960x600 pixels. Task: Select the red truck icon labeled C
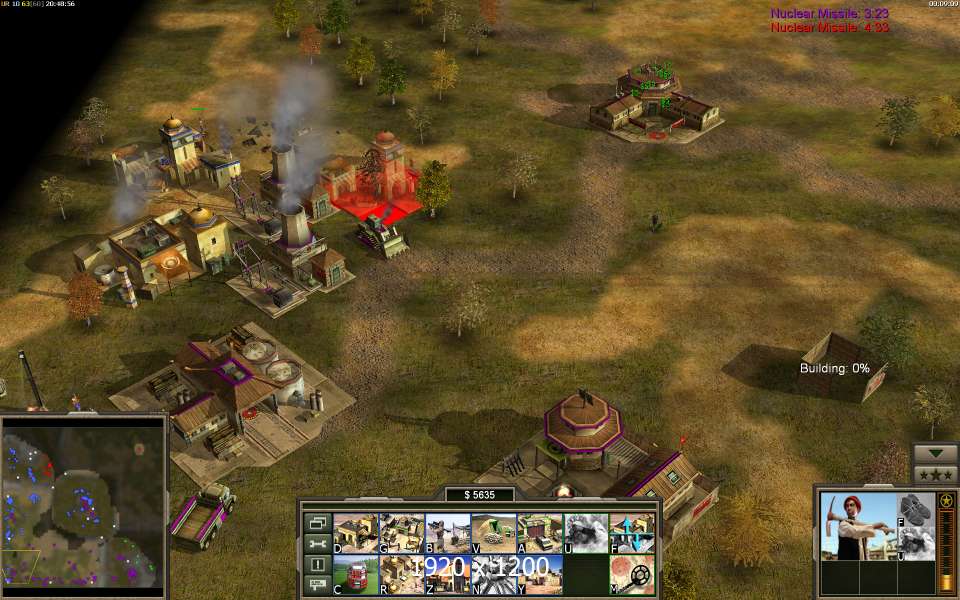click(356, 575)
